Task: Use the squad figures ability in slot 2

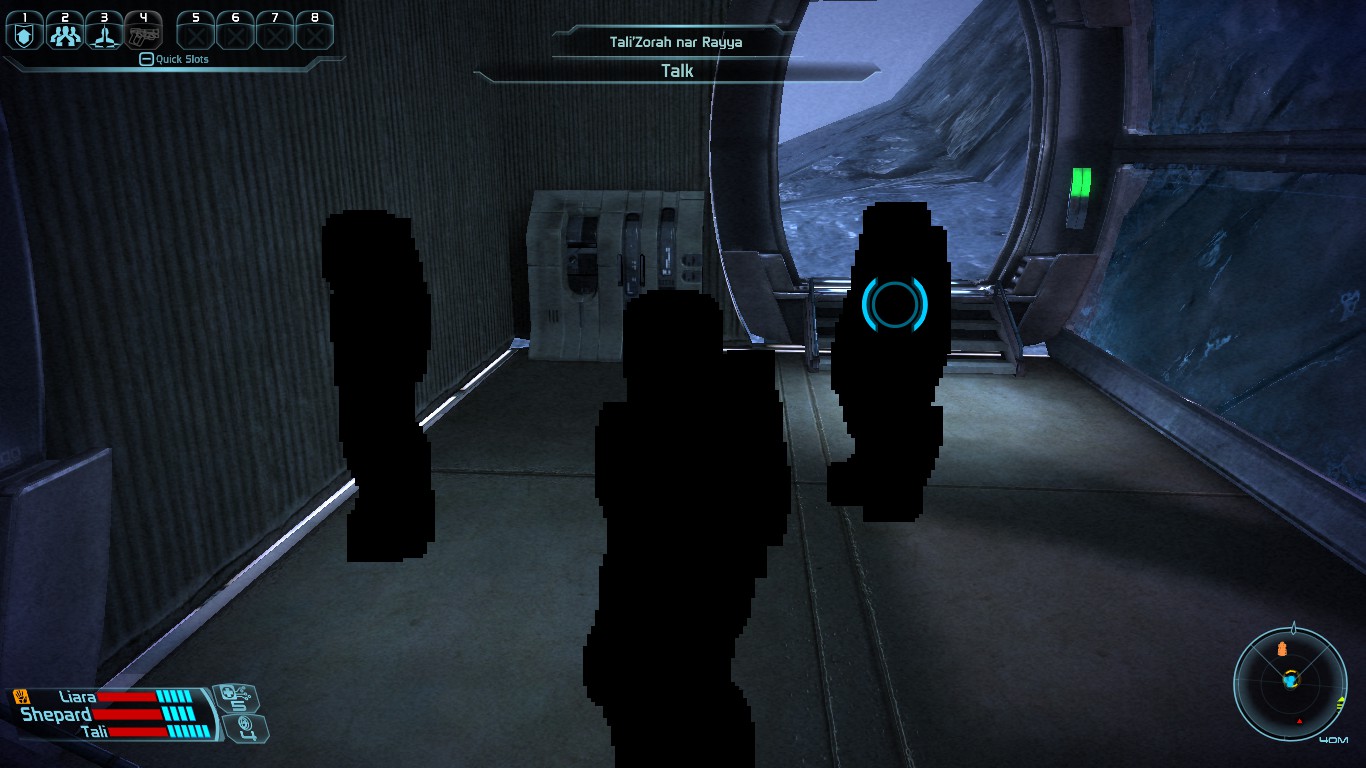Action: pyautogui.click(x=64, y=36)
